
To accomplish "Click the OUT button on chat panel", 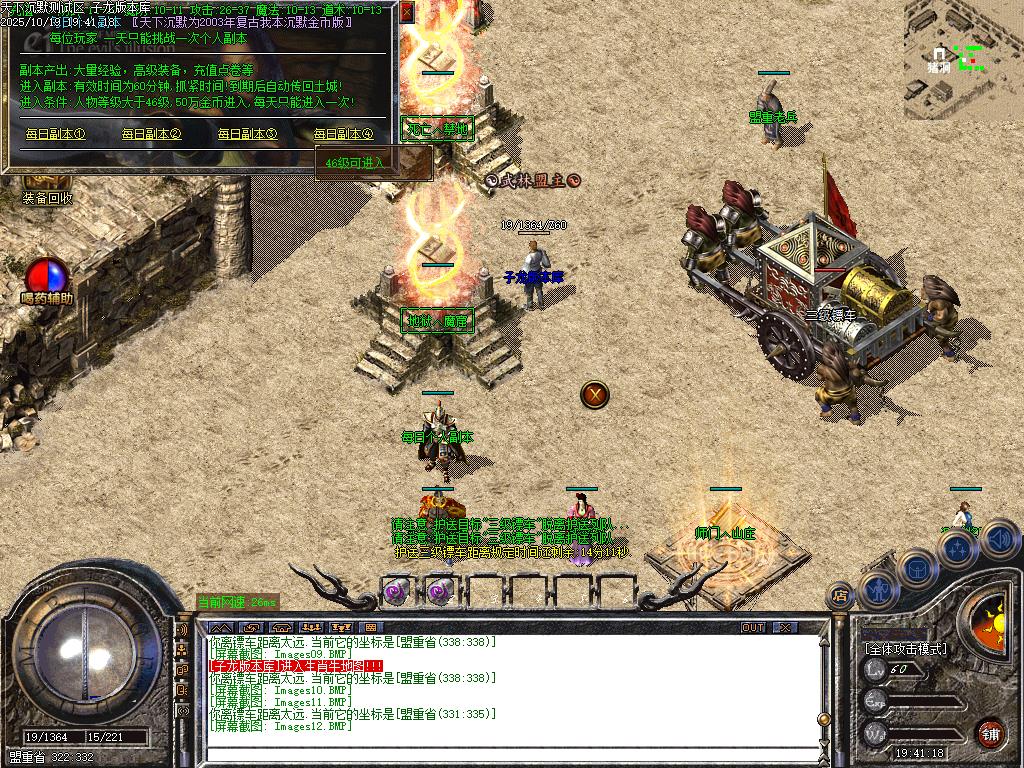I will pos(753,628).
